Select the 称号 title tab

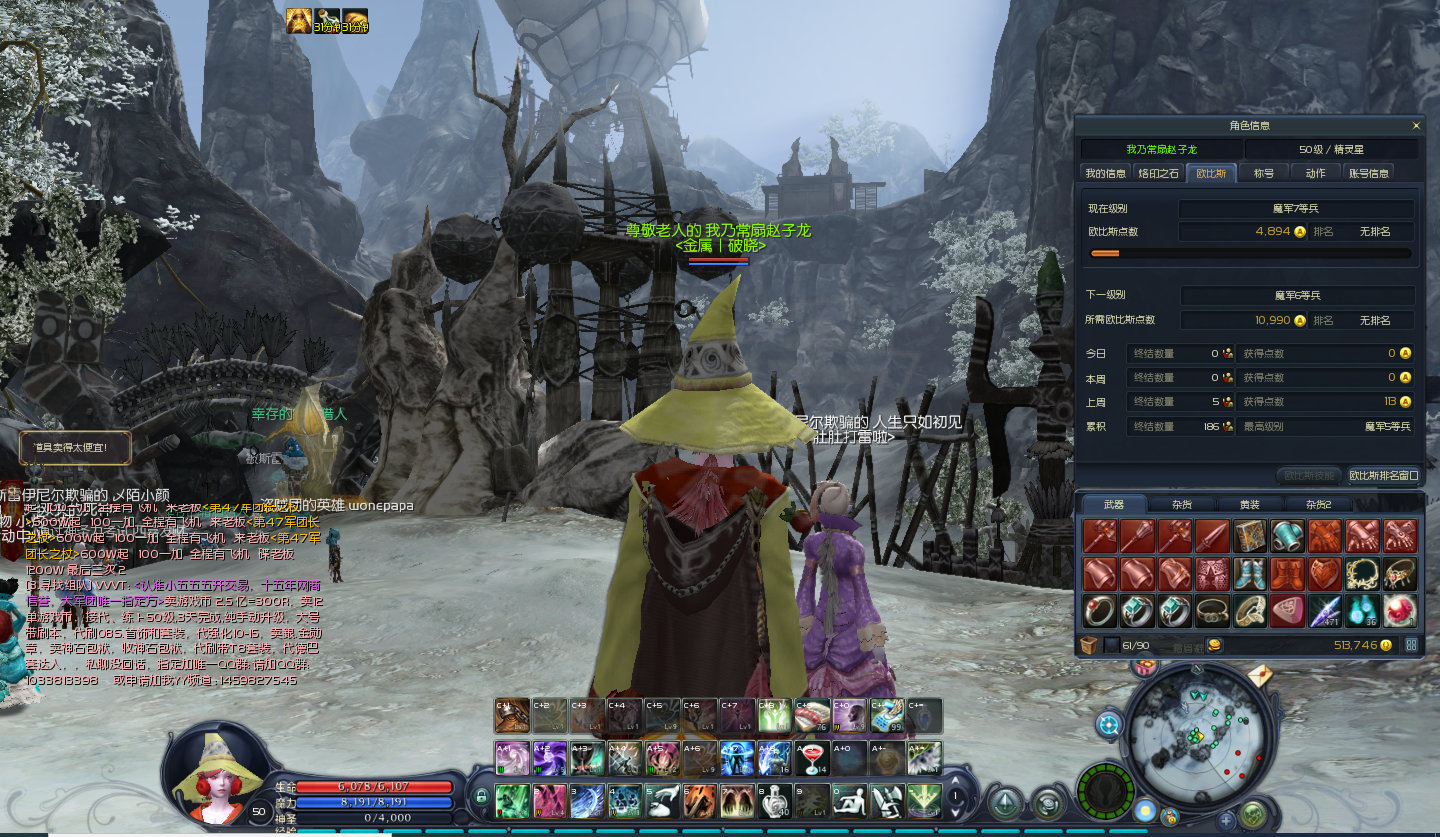[x=1264, y=173]
